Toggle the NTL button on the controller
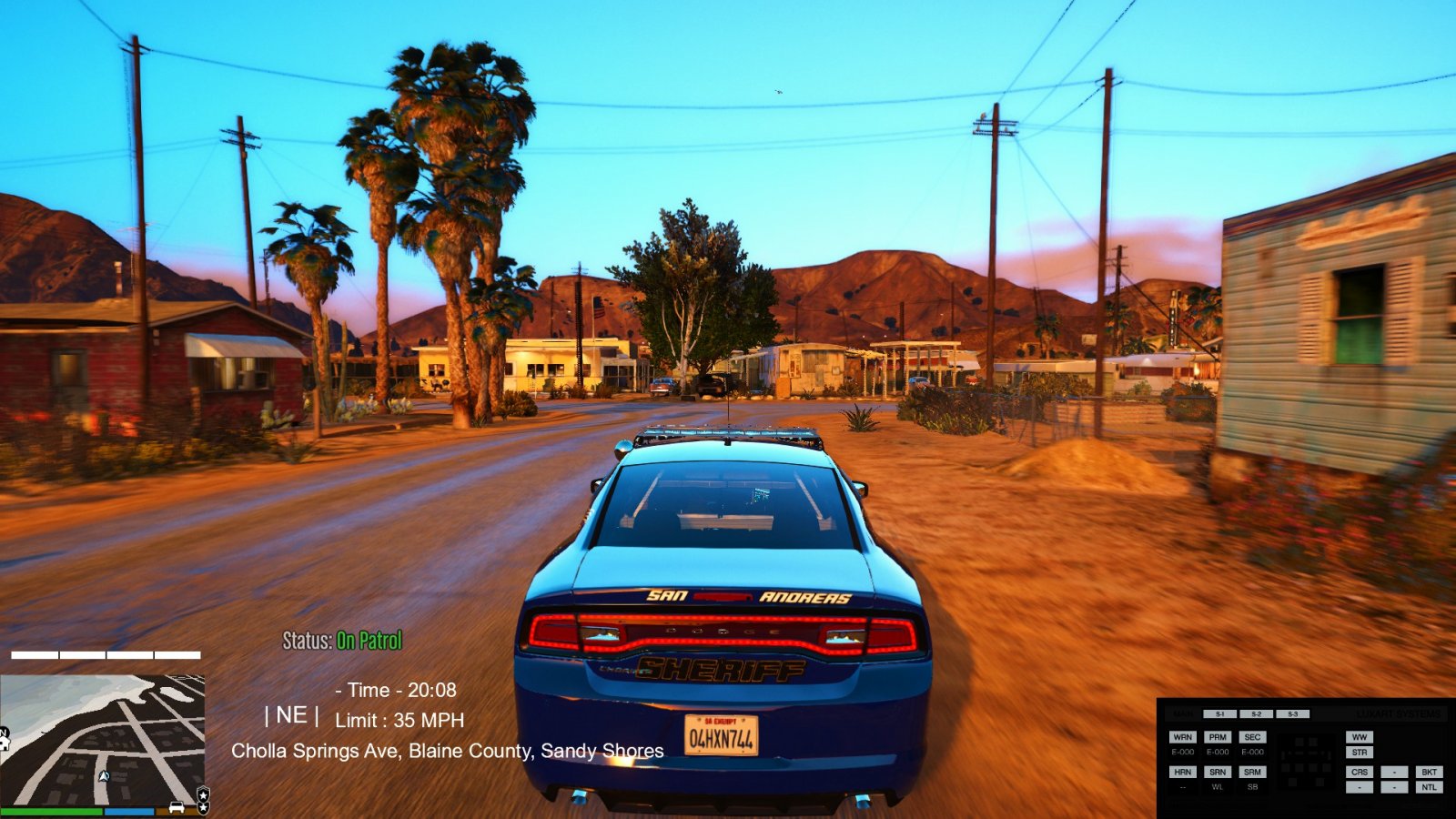The height and width of the screenshot is (819, 1456). click(x=1429, y=787)
